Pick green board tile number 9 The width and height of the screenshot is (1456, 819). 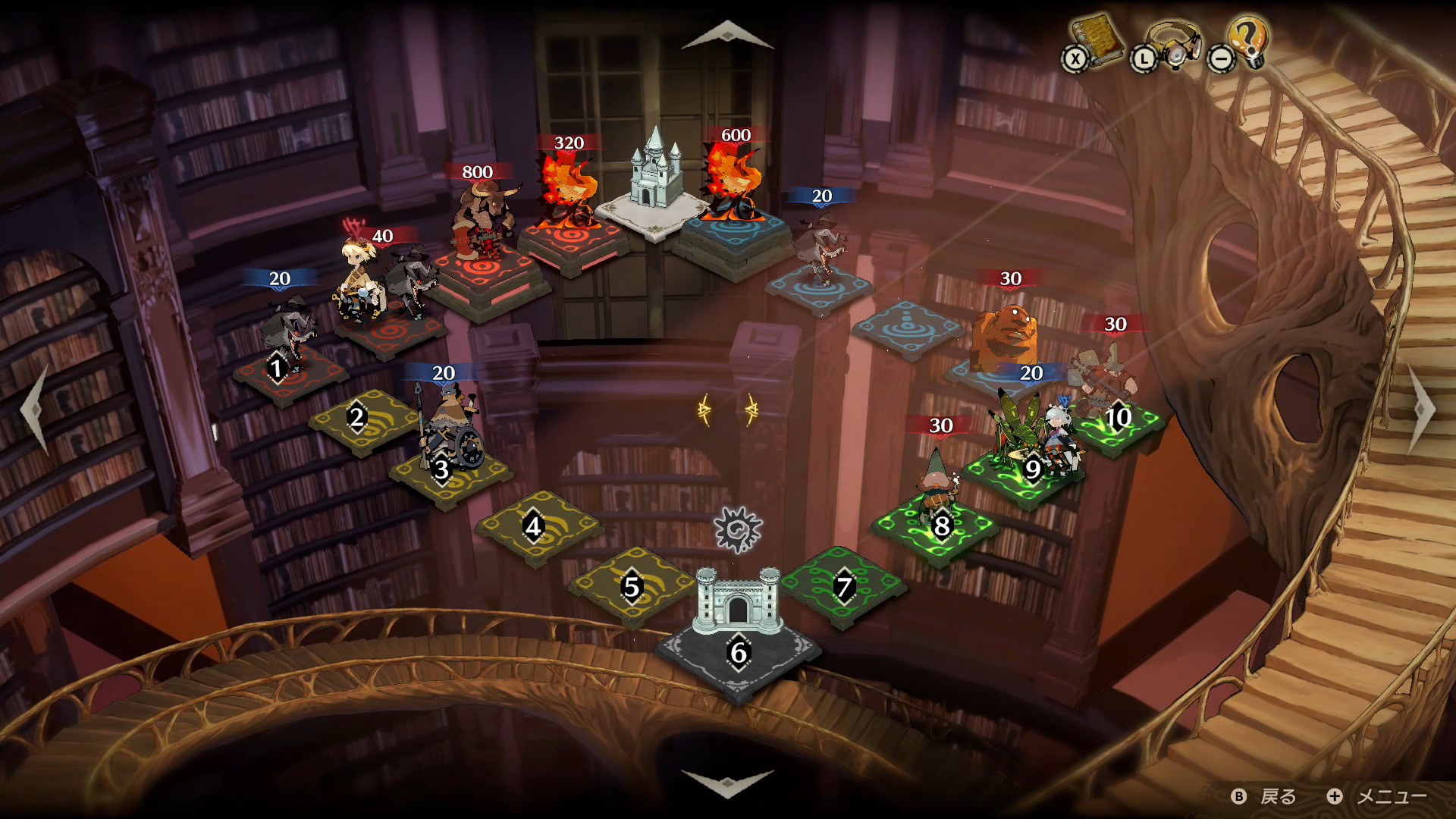[1031, 471]
